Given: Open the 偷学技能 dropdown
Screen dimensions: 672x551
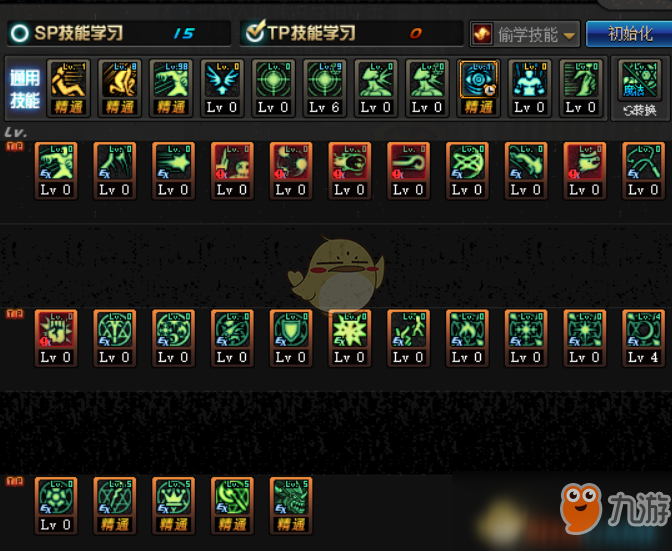Looking at the screenshot, I should (x=525, y=34).
